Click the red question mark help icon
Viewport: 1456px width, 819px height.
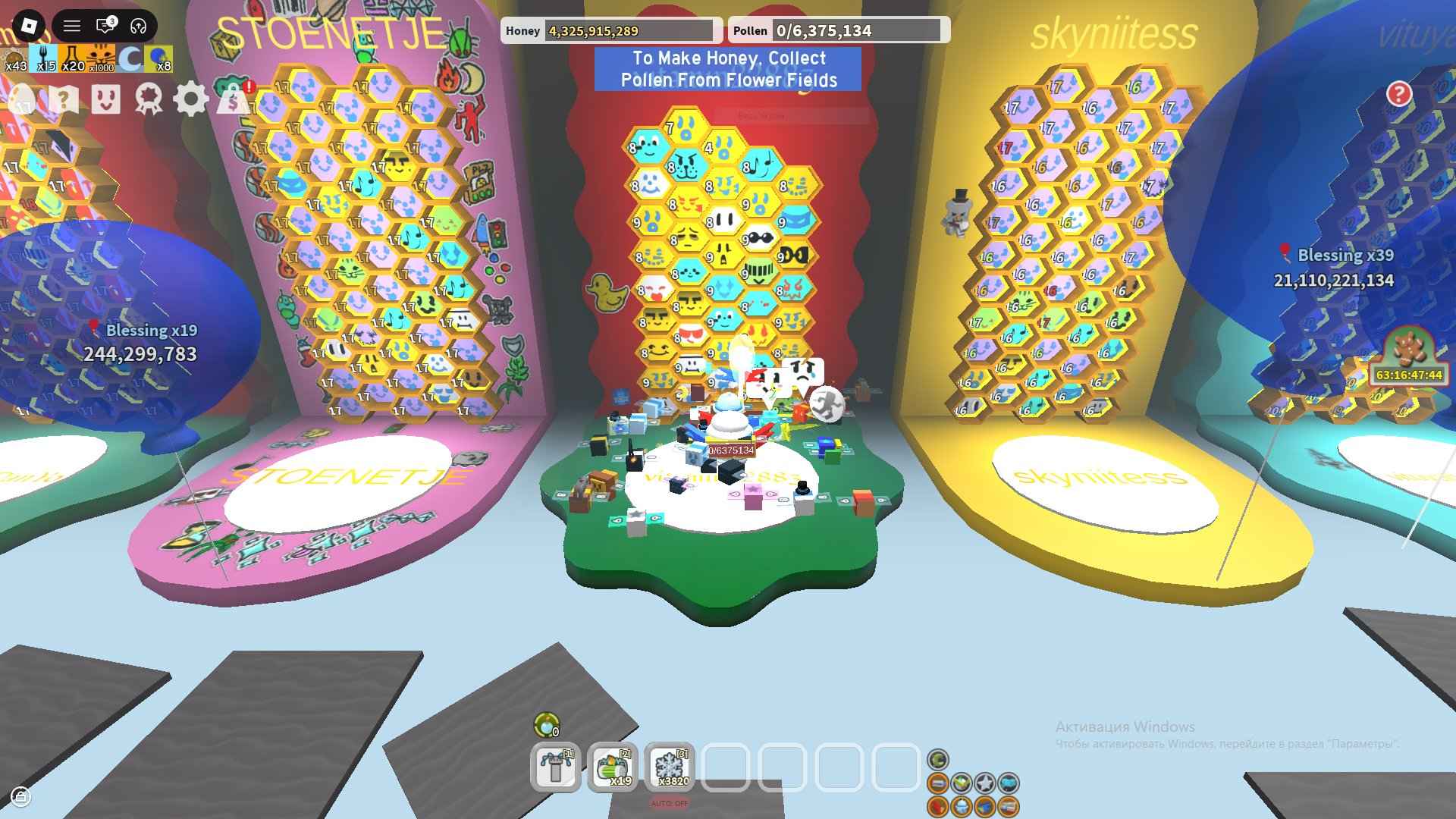[x=1401, y=94]
